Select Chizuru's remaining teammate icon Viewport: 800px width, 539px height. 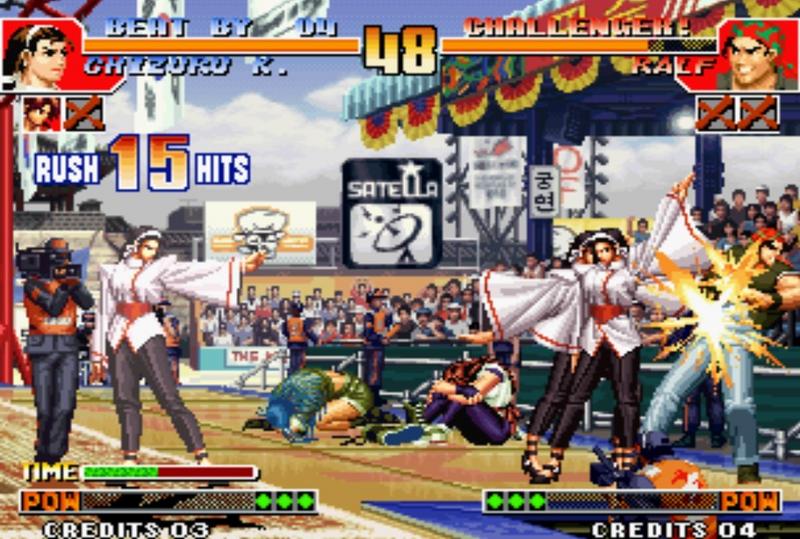click(x=42, y=113)
